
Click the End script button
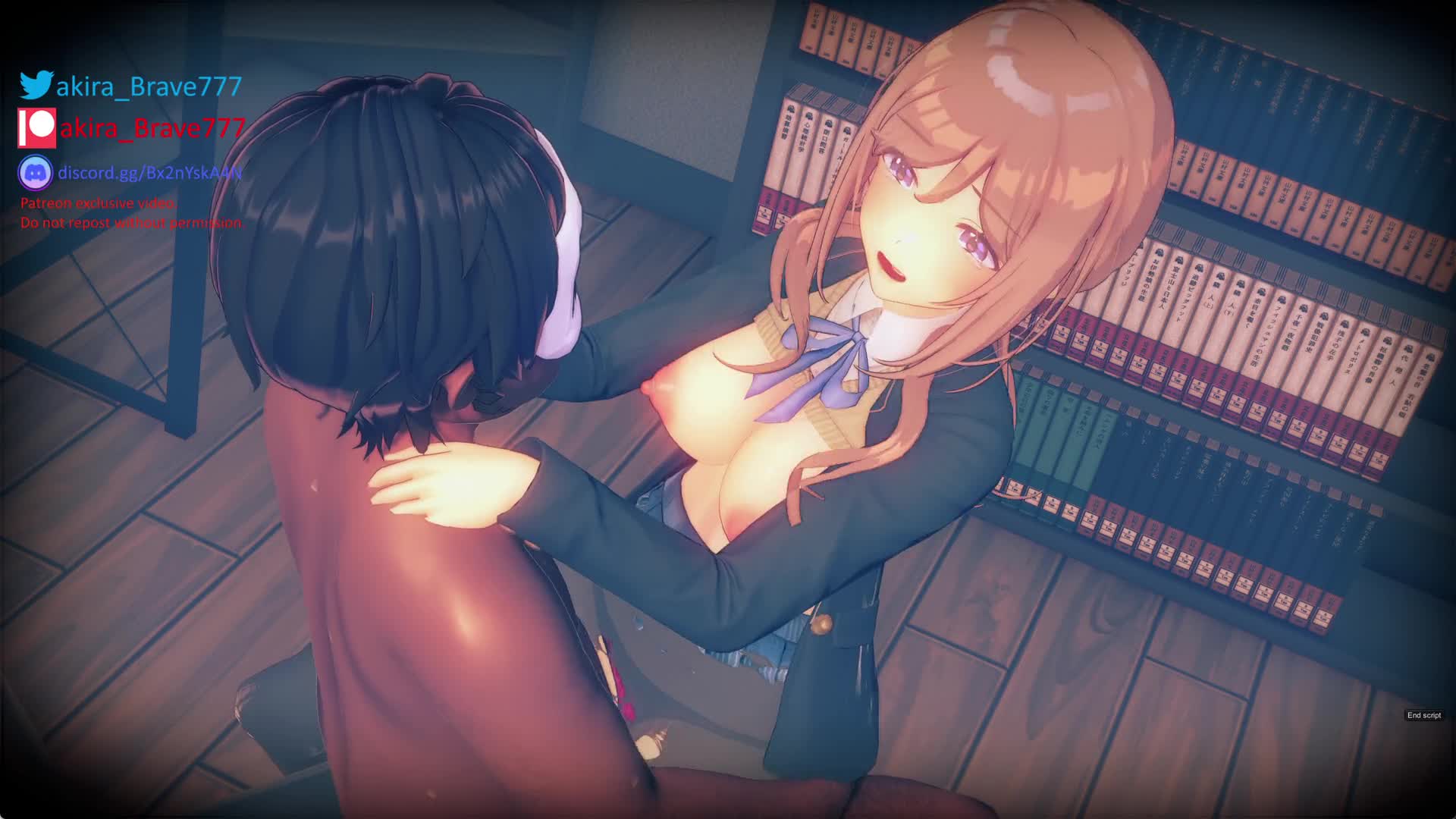click(1423, 715)
